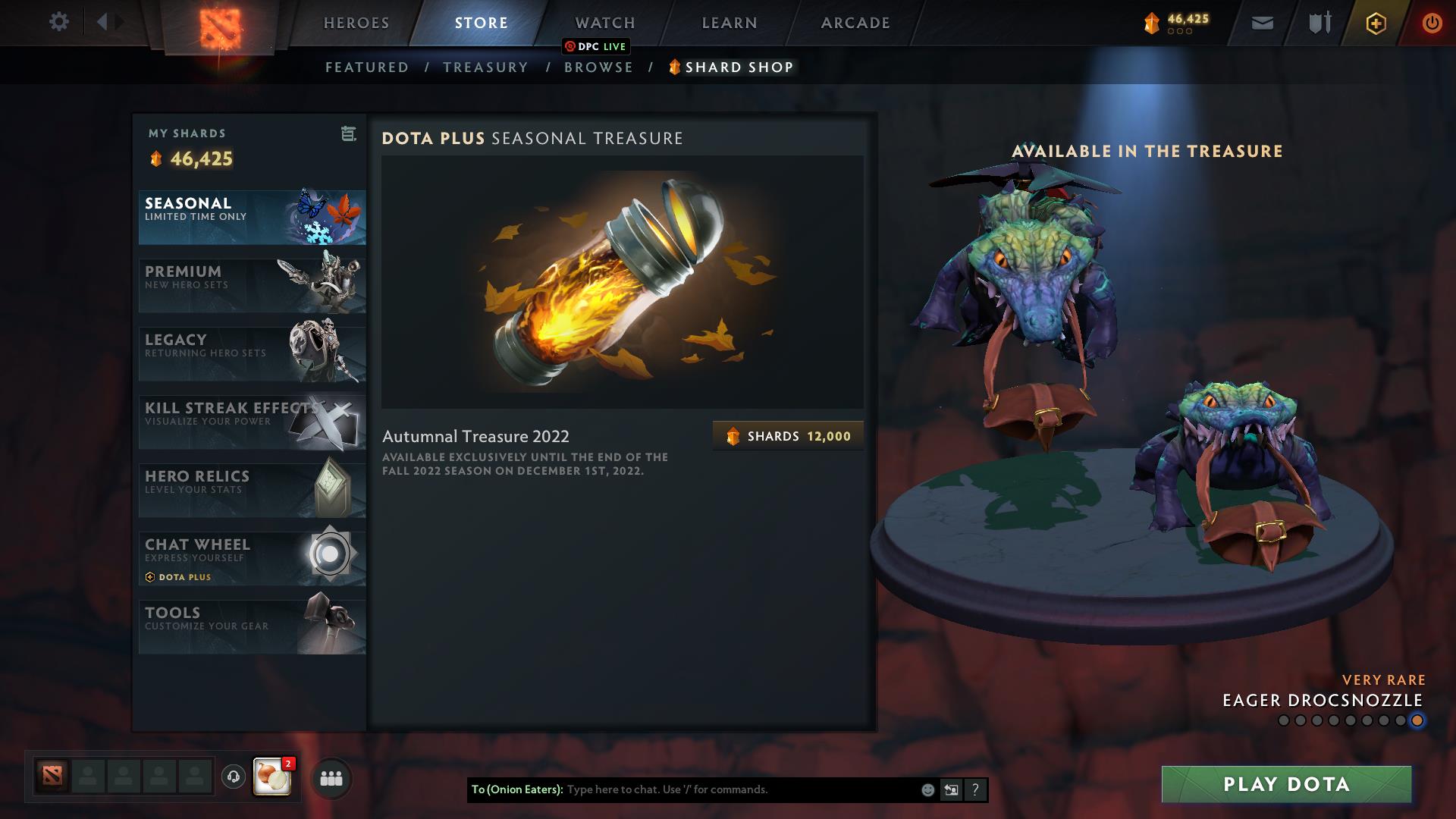Click the emoticon icon in chat bar

(x=927, y=790)
